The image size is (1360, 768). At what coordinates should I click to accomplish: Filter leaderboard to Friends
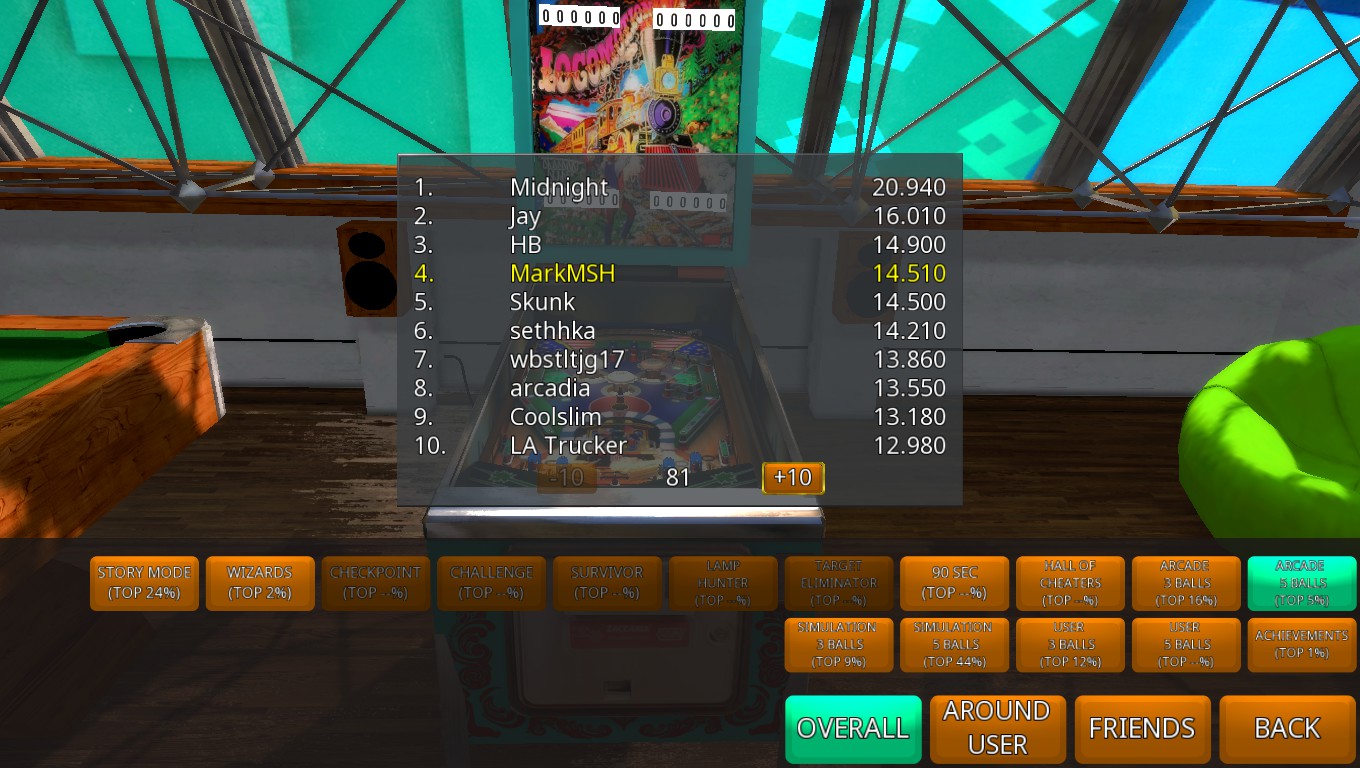pos(1142,729)
